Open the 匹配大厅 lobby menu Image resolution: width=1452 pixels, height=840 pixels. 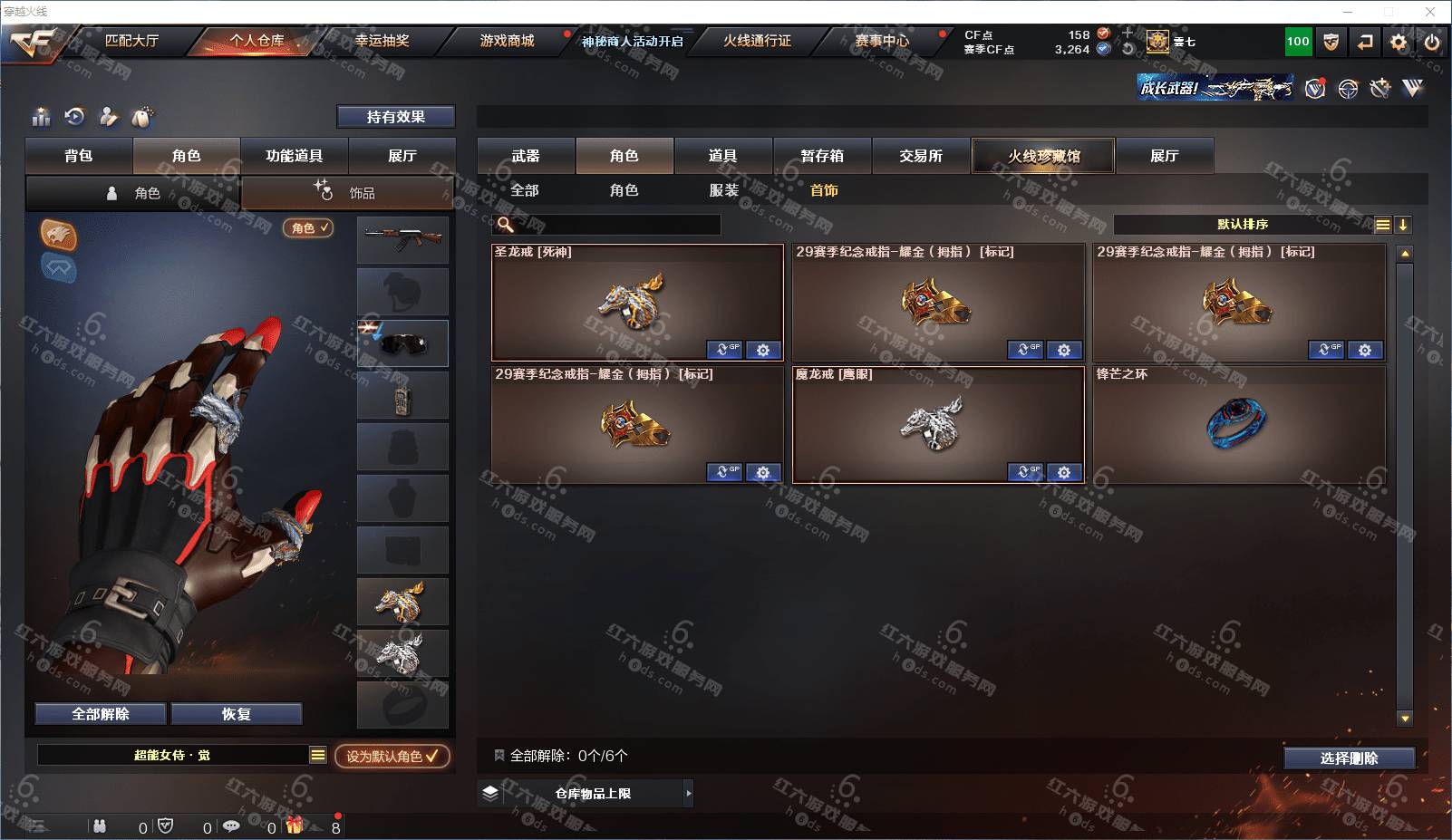tap(131, 41)
